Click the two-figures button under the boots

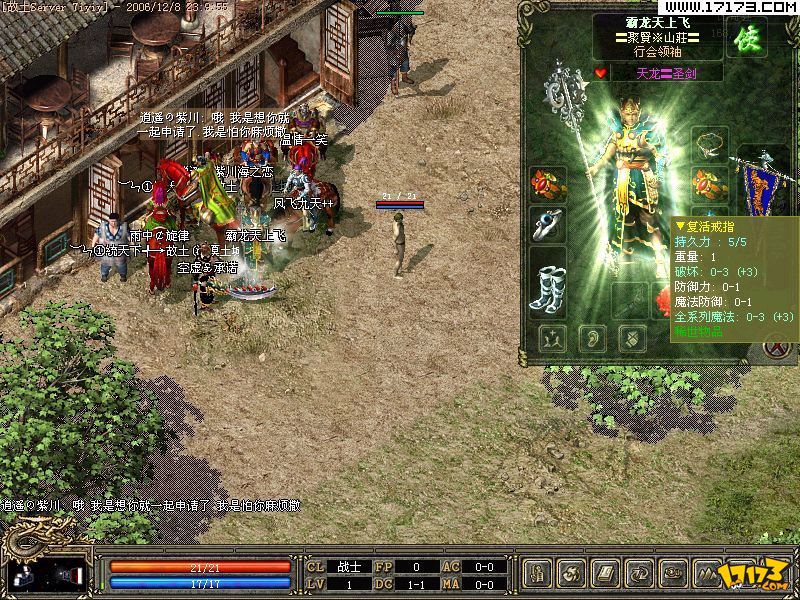(552, 338)
